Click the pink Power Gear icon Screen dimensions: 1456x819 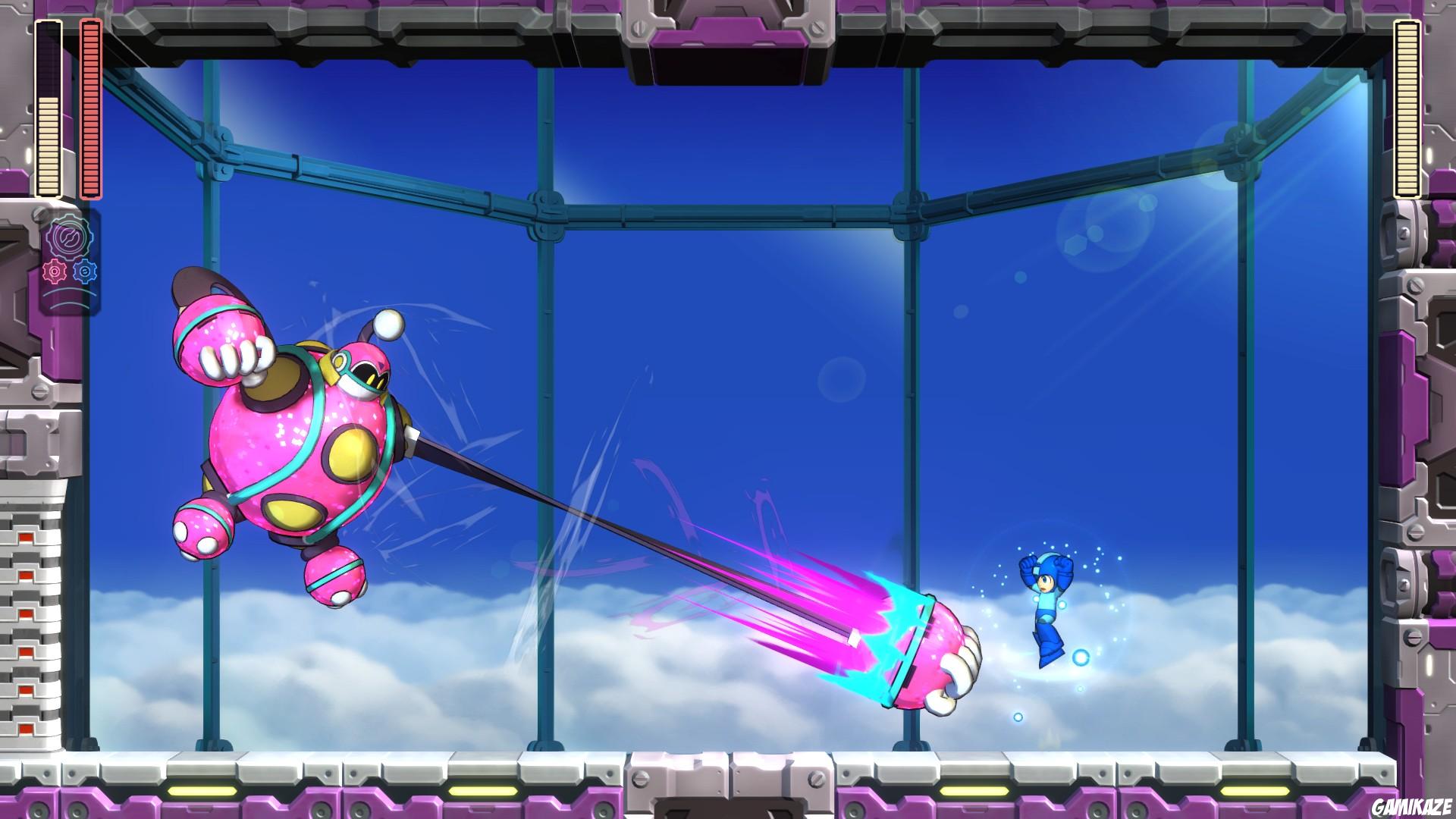55,271
